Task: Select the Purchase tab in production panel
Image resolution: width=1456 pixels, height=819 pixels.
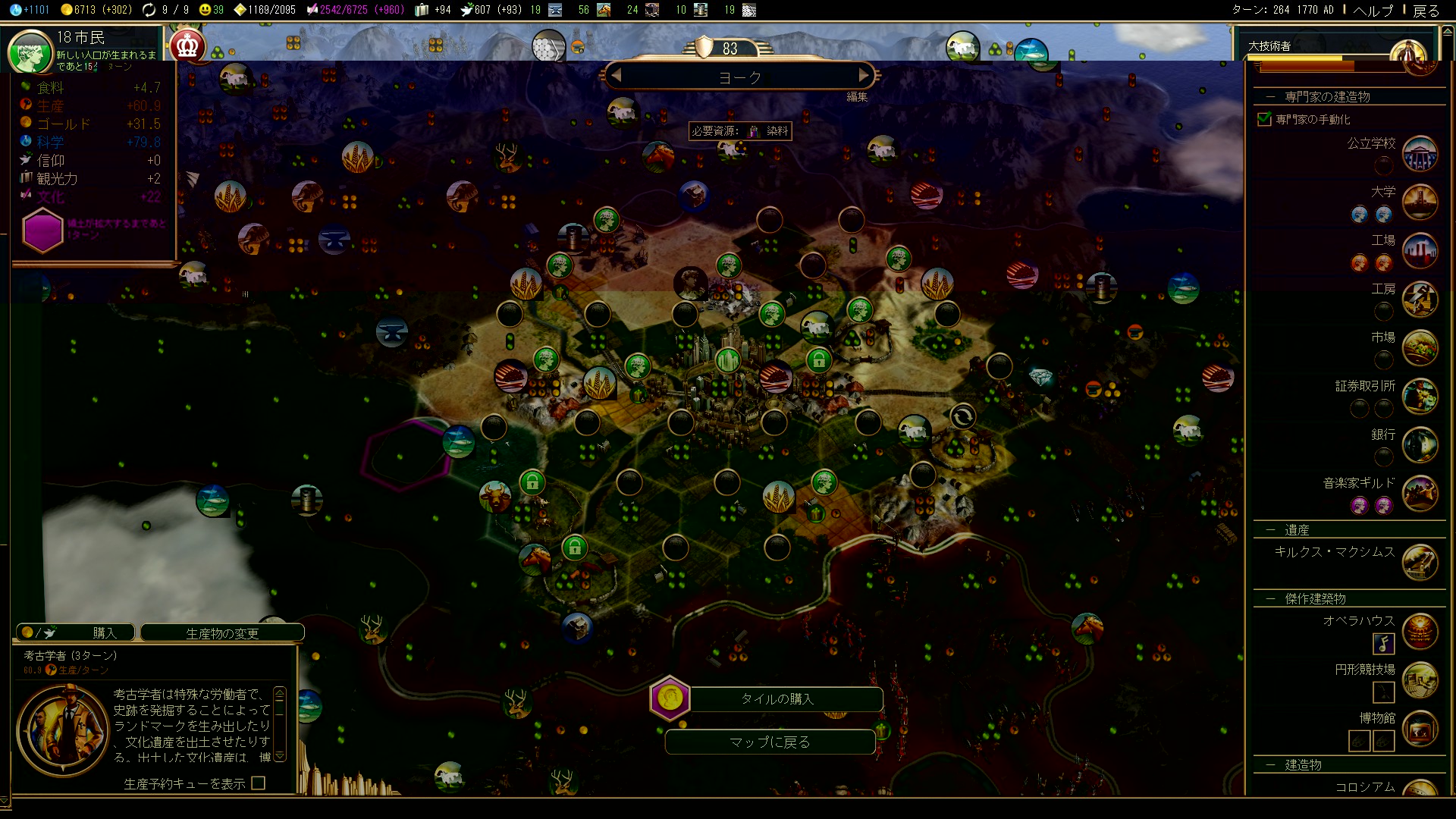Action: point(76,632)
